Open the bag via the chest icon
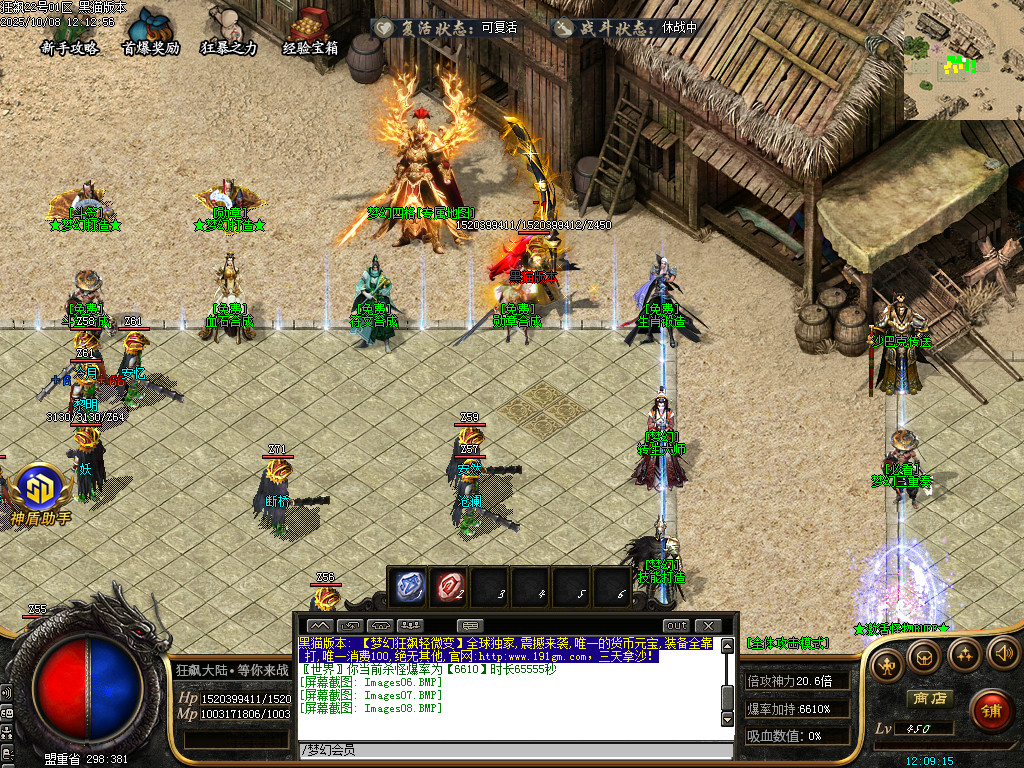This screenshot has width=1024, height=768. point(924,656)
